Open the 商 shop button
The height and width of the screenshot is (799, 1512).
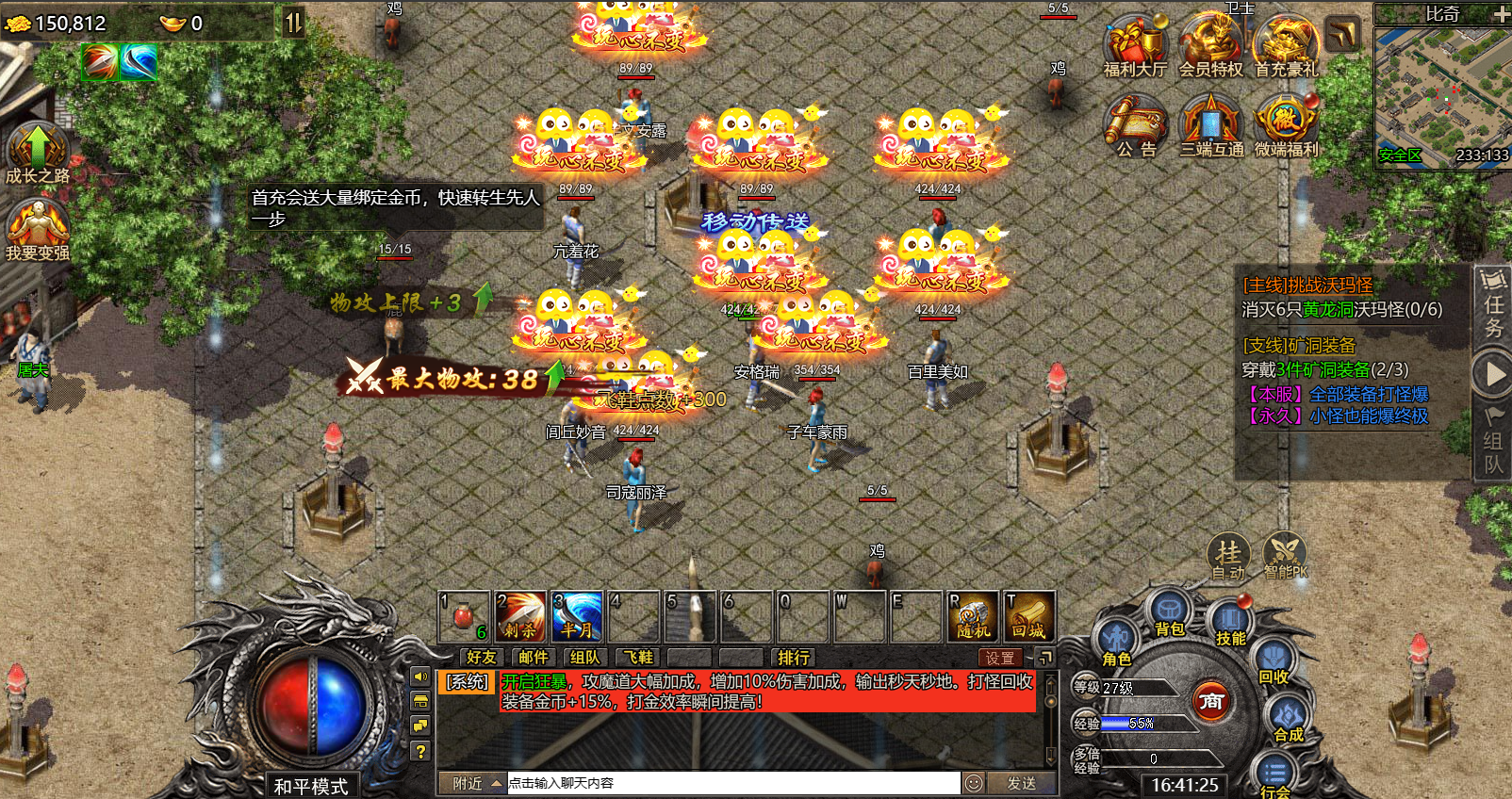coord(1211,701)
